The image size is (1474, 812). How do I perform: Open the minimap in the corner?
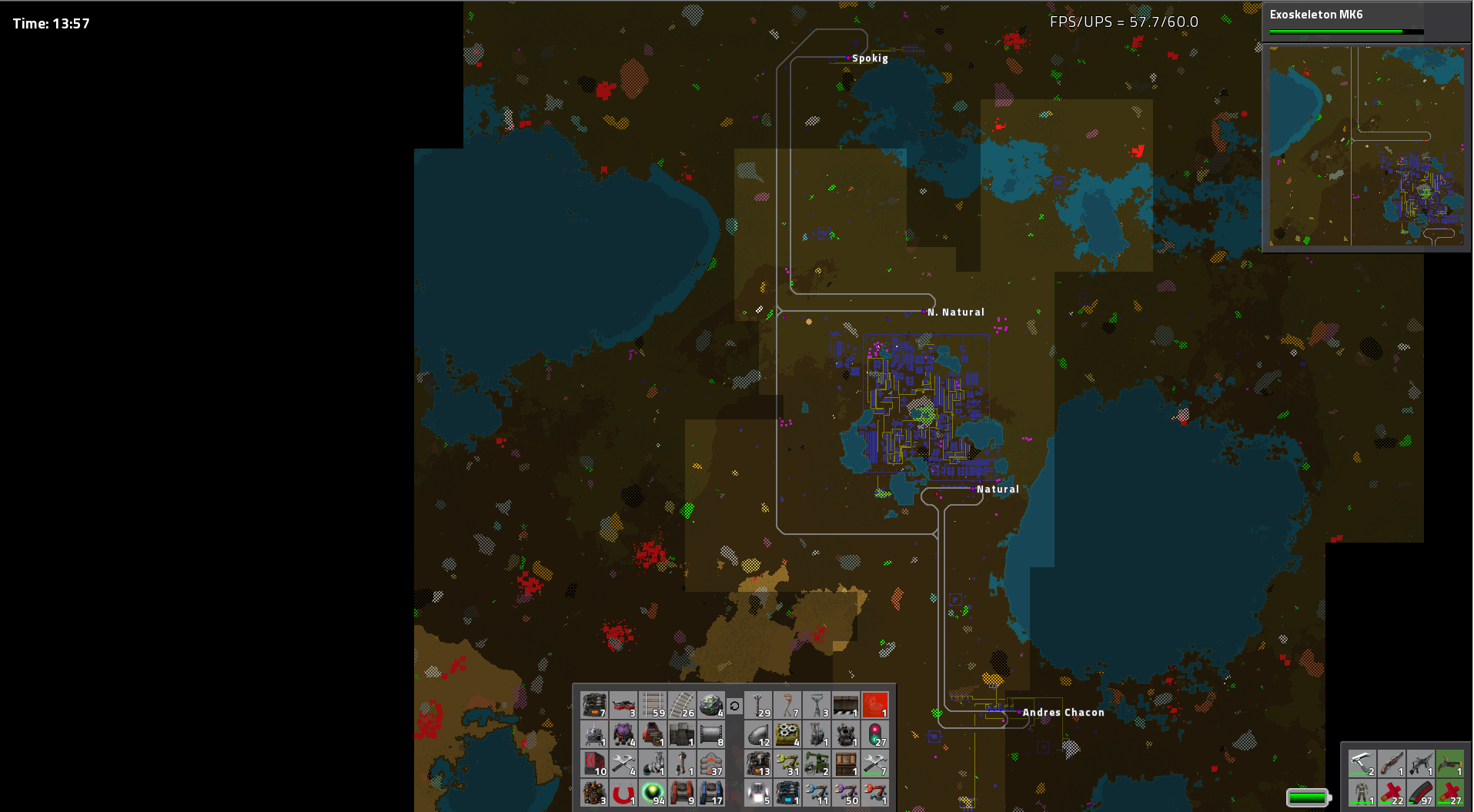1366,145
